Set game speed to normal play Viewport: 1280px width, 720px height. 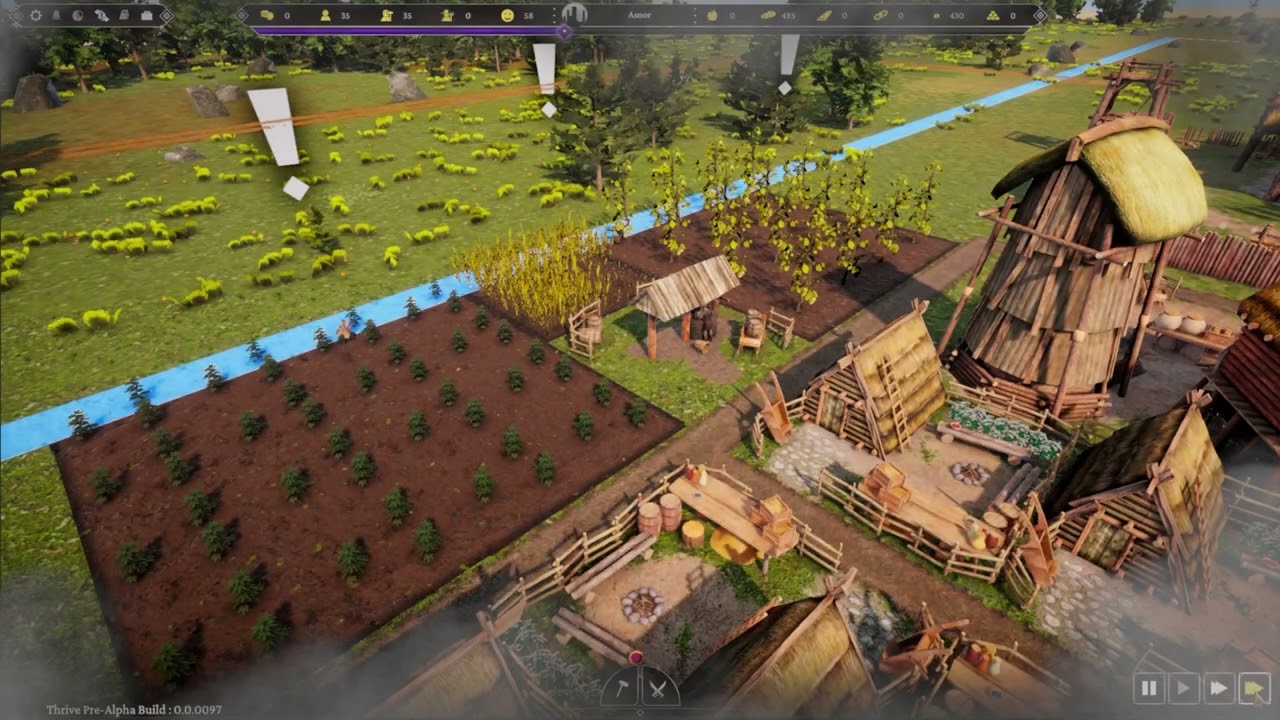coord(1183,688)
